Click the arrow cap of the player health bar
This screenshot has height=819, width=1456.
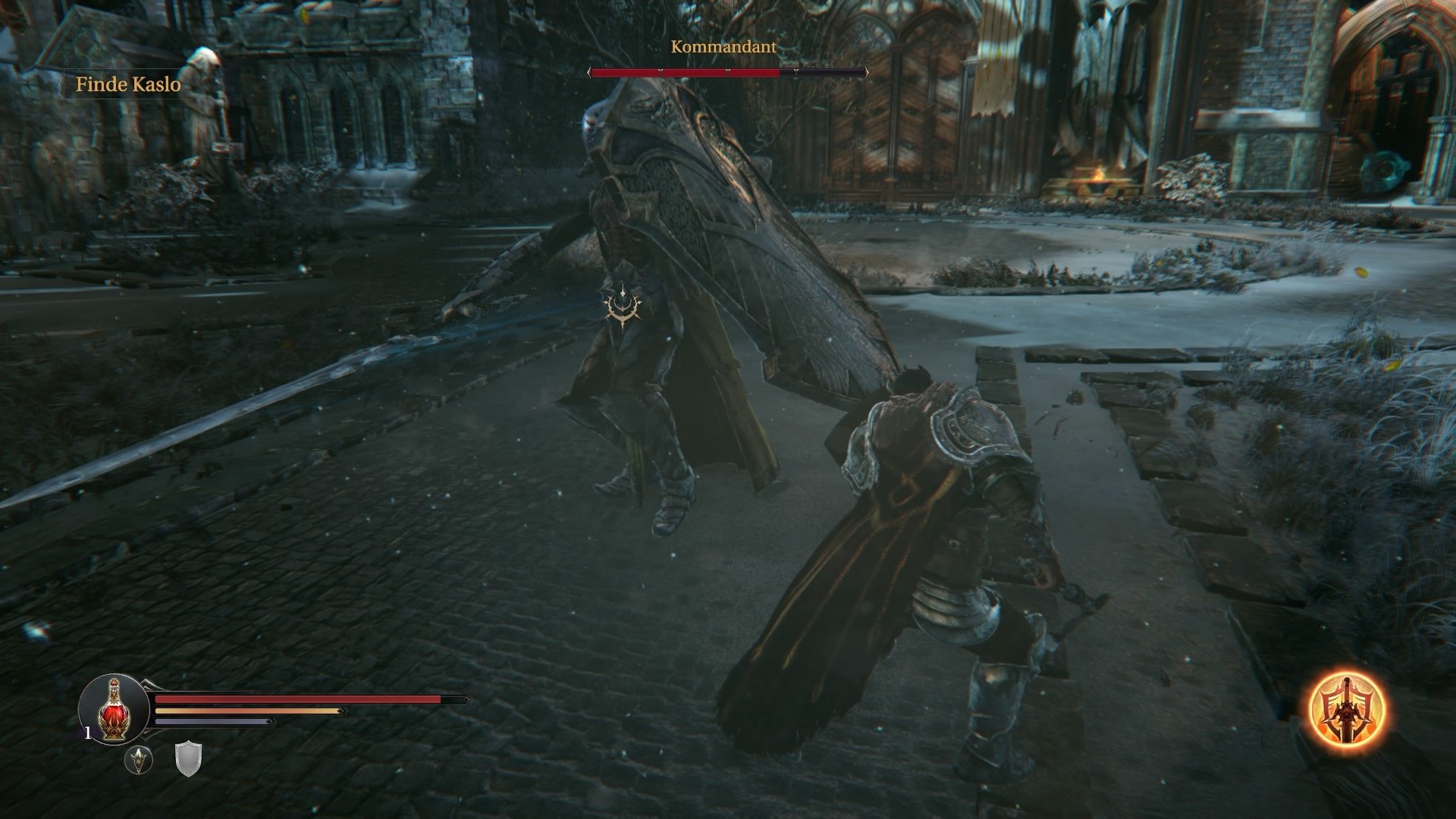[467, 699]
